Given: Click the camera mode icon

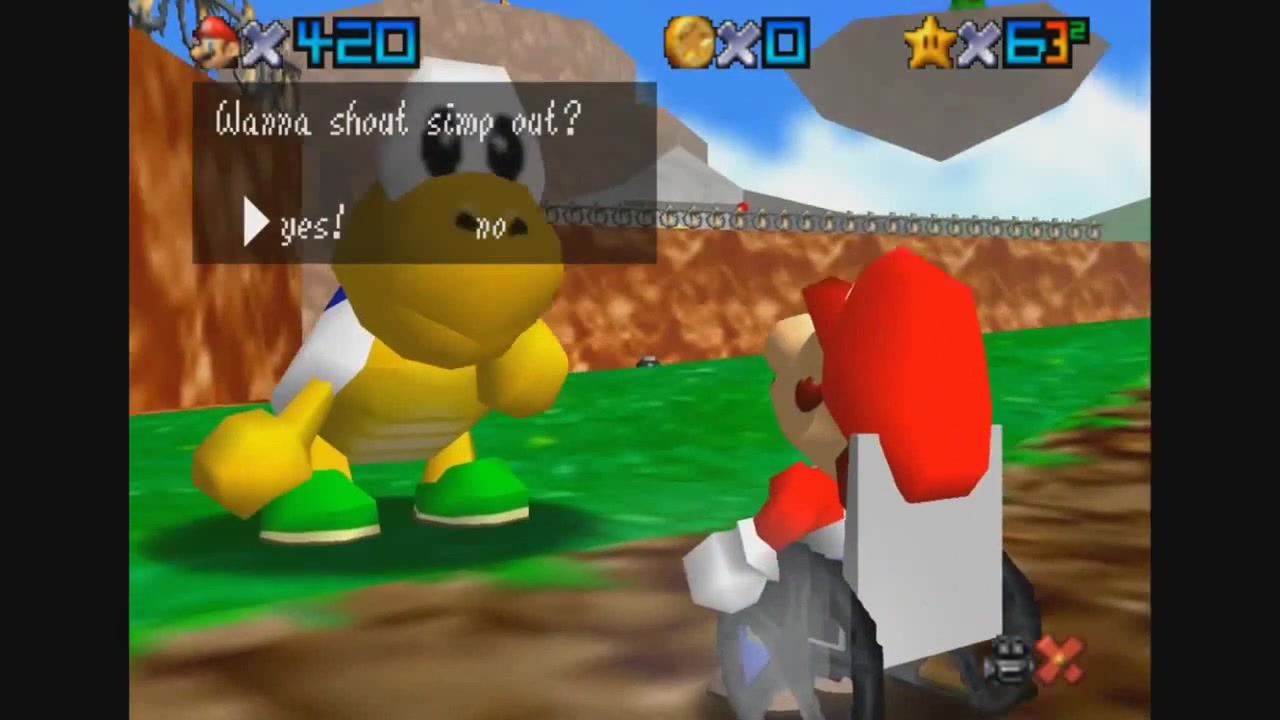Looking at the screenshot, I should pos(1010,659).
